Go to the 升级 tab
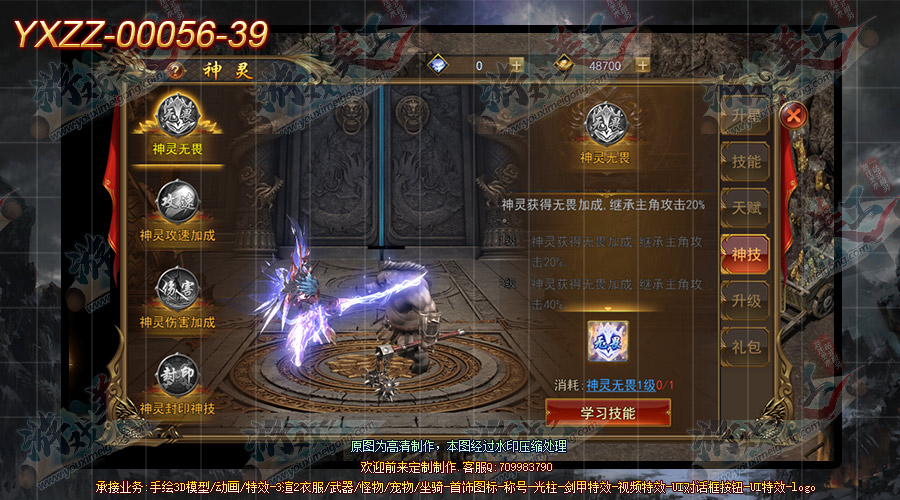 [x=745, y=300]
